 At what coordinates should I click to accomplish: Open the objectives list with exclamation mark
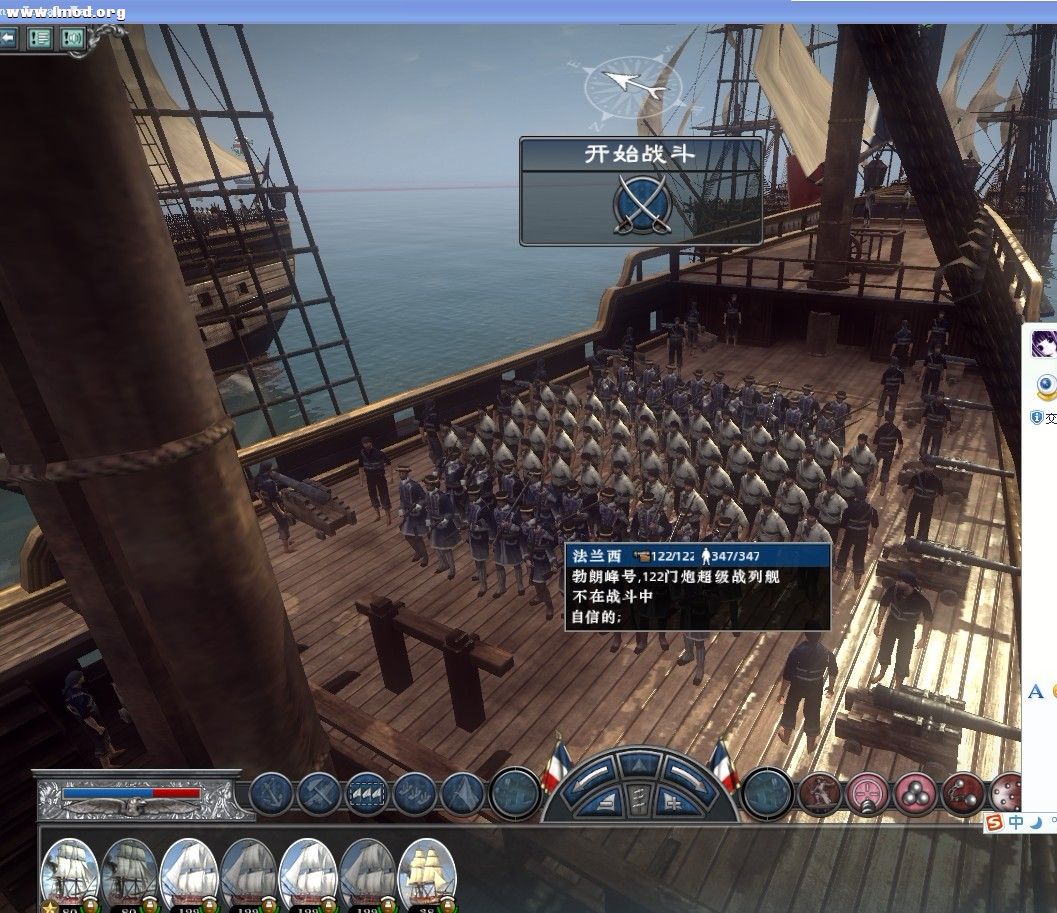click(x=40, y=38)
